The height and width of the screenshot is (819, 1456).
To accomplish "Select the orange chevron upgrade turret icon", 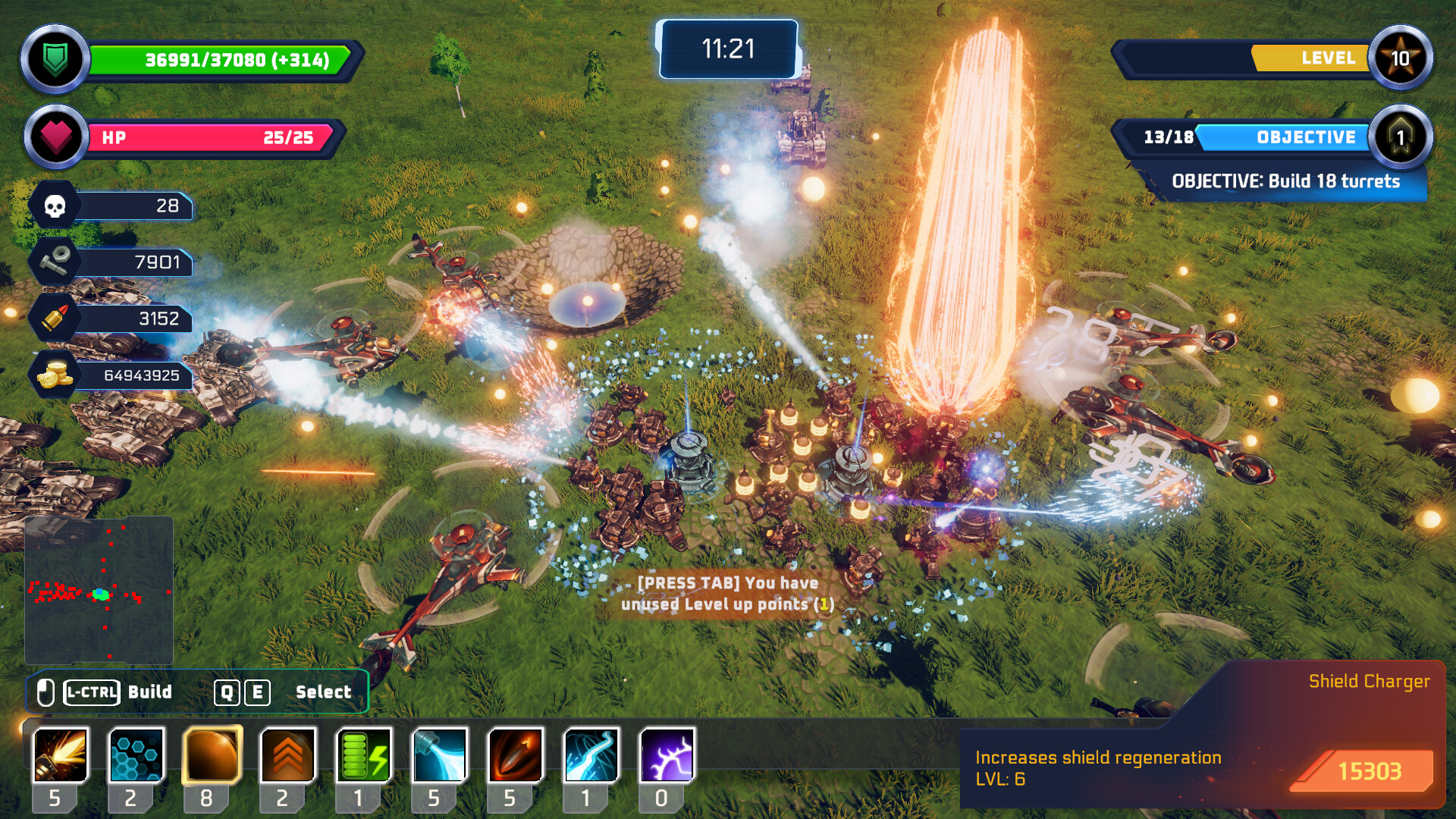I will tap(288, 755).
